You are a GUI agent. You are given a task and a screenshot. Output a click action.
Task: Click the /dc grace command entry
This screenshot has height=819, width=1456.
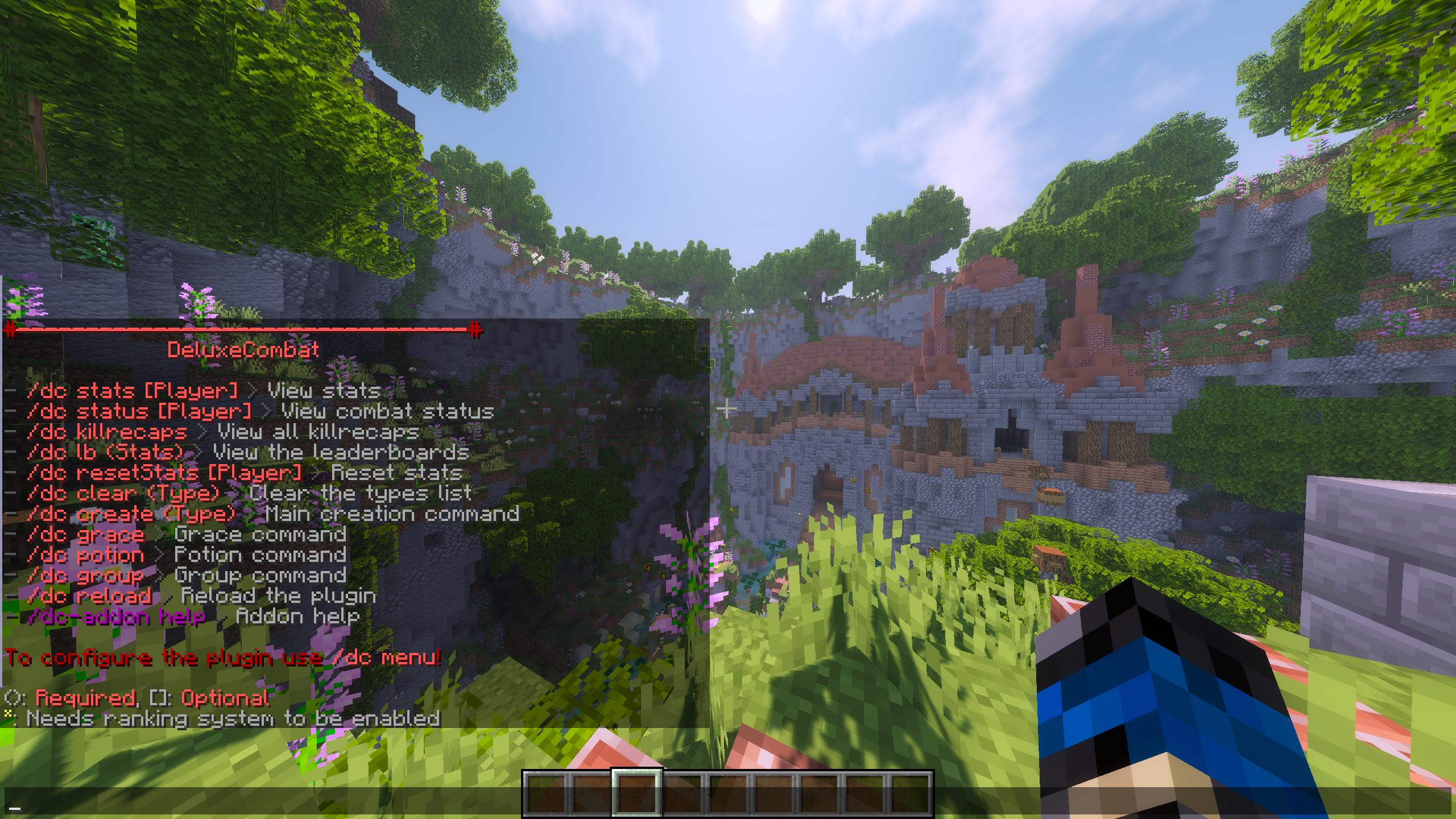[85, 535]
